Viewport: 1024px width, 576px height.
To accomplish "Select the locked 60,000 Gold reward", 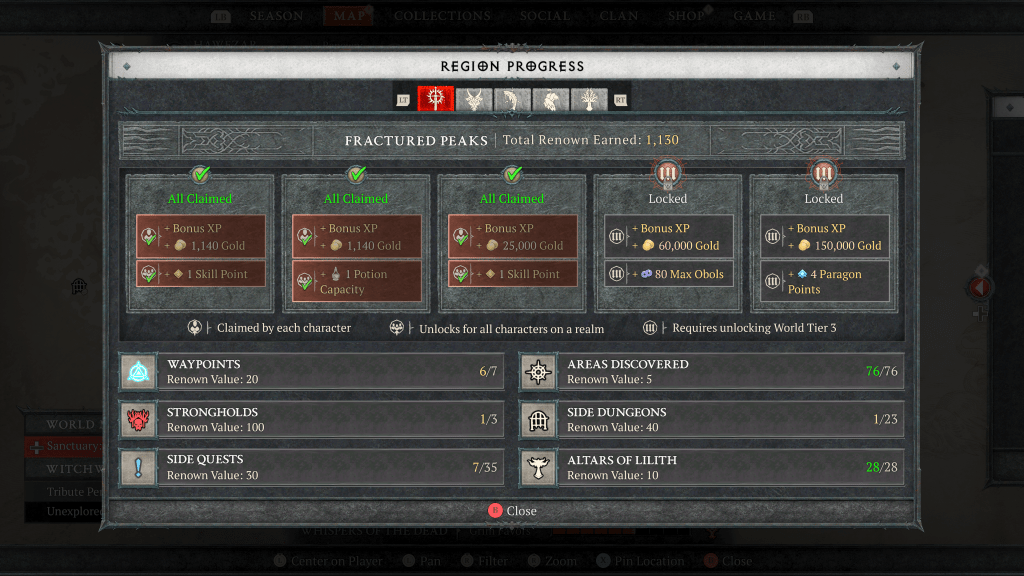I will (x=668, y=237).
